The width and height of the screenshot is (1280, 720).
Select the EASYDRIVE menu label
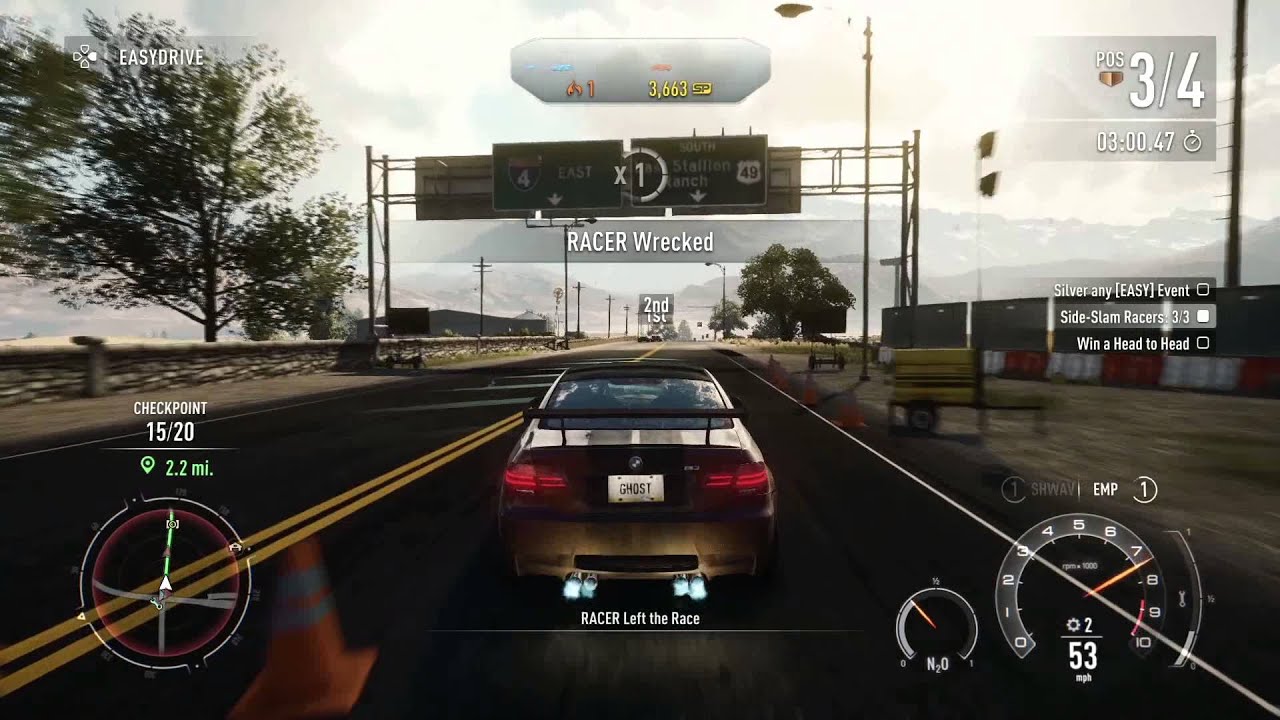tap(160, 58)
